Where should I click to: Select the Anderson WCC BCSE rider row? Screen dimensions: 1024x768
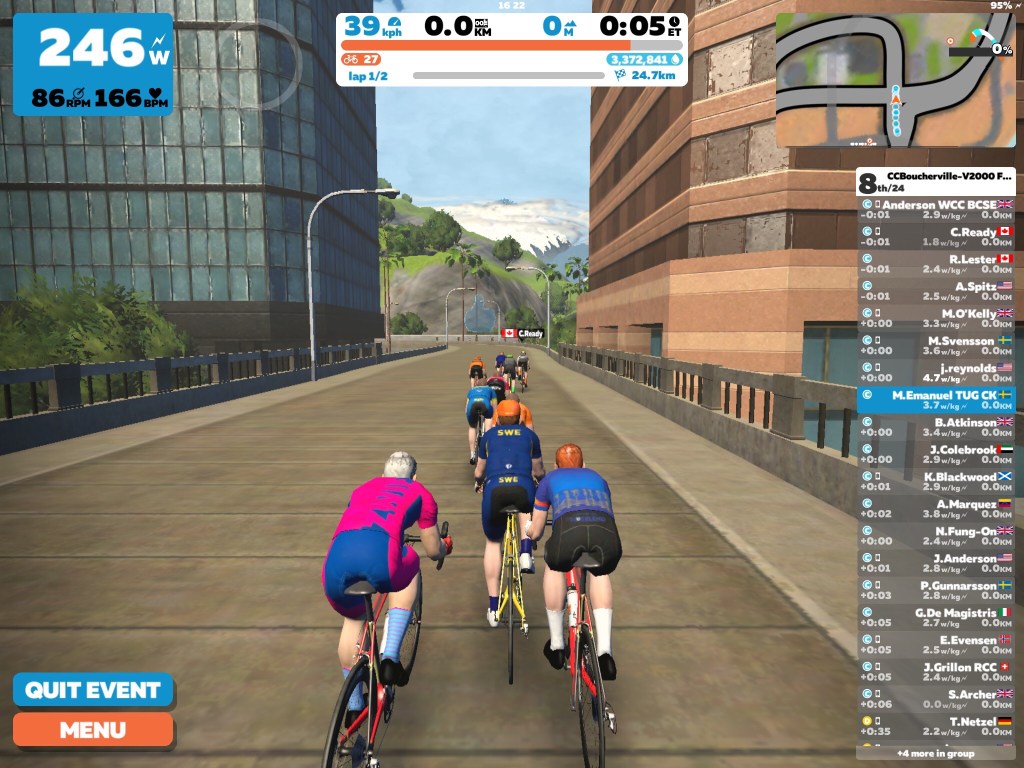pos(936,209)
